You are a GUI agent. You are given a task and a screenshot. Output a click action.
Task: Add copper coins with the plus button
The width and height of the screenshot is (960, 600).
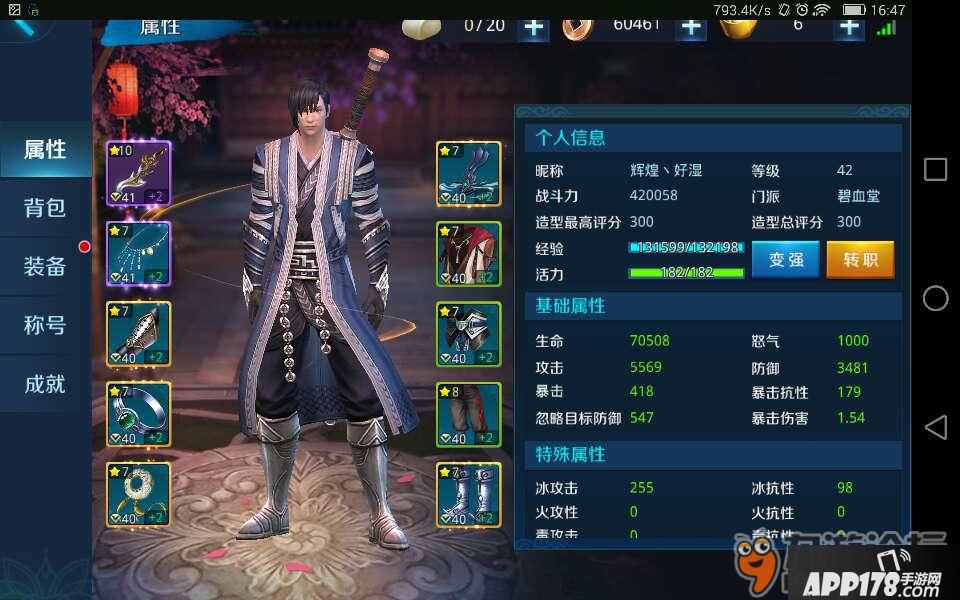[x=691, y=27]
